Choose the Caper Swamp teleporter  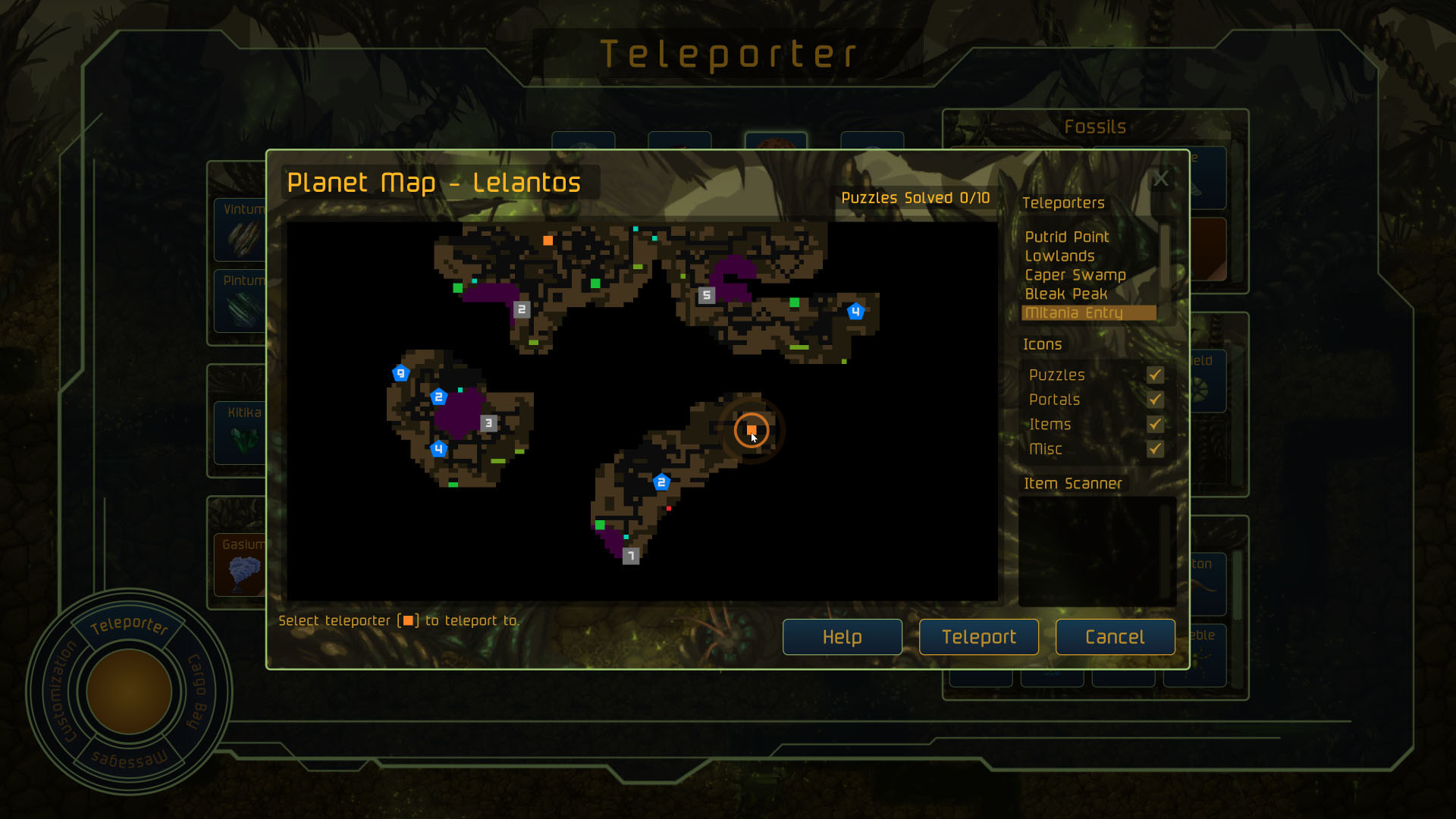pyautogui.click(x=1075, y=275)
